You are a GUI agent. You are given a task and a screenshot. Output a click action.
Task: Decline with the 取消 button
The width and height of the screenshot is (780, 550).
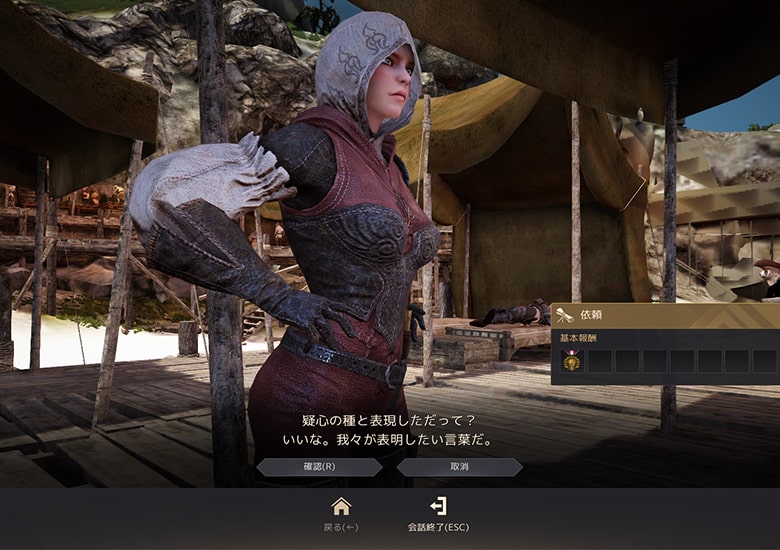pyautogui.click(x=459, y=467)
